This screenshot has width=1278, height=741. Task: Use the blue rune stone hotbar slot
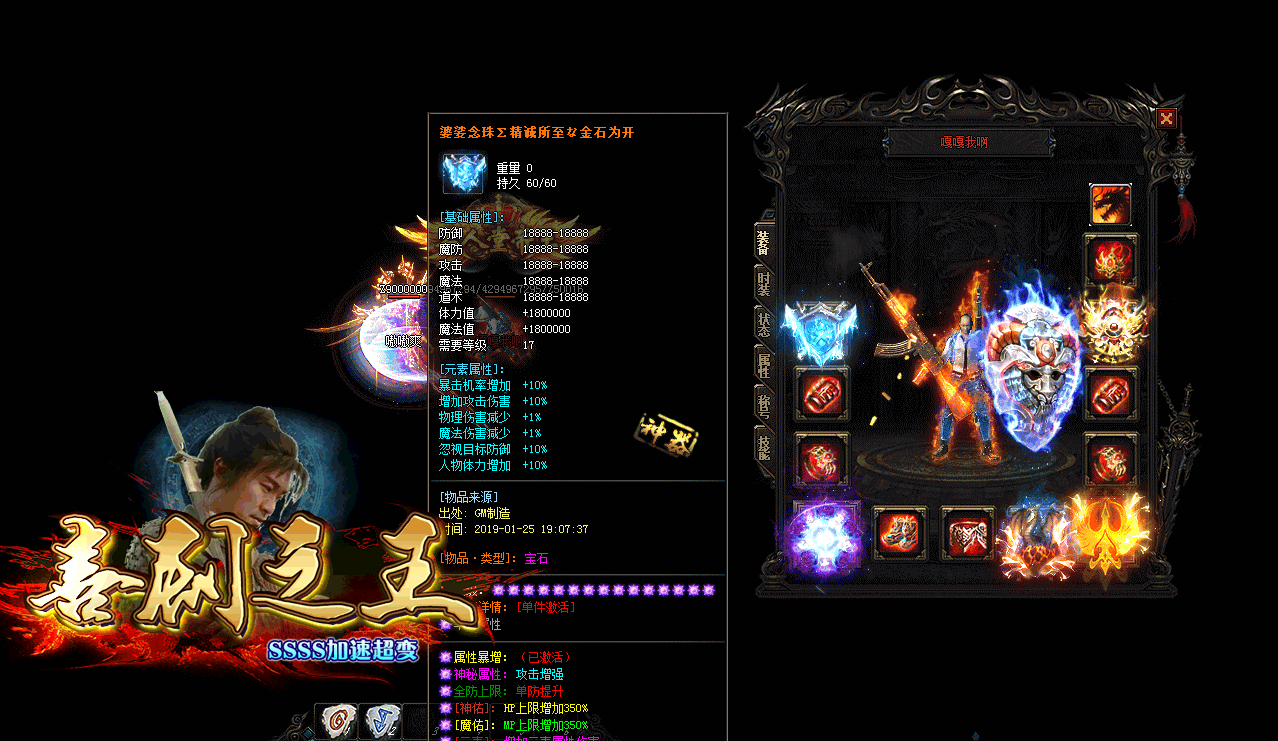[x=379, y=721]
